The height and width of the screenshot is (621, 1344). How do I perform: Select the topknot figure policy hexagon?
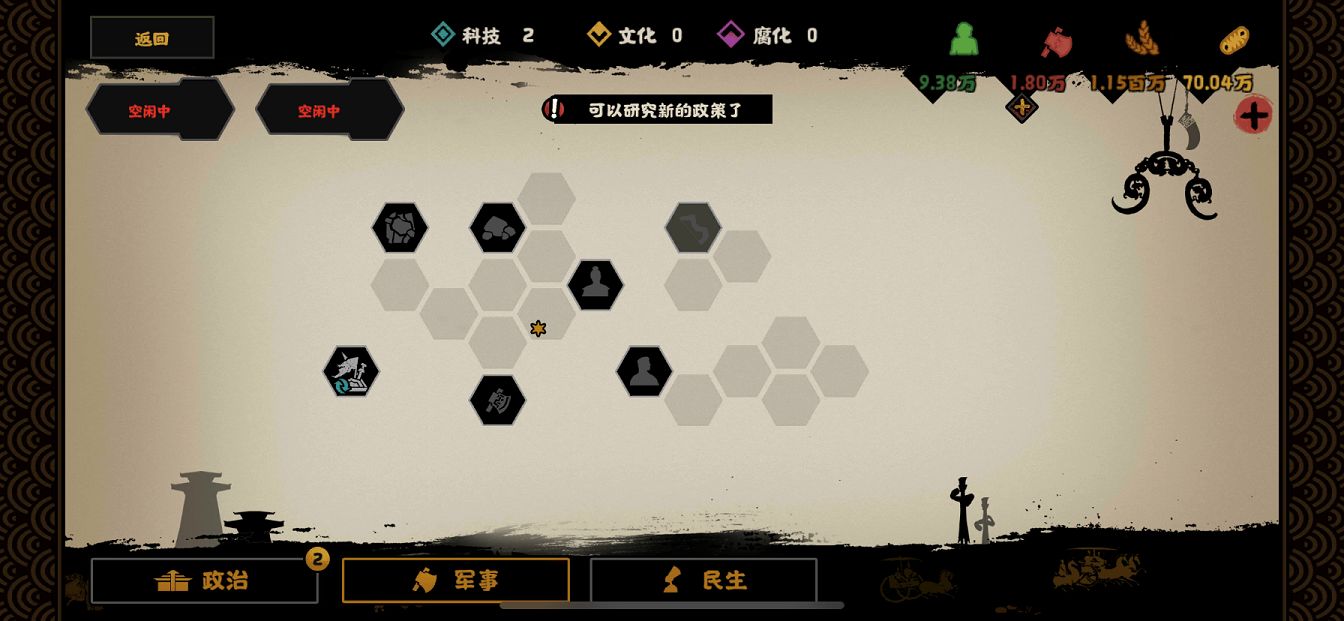(x=596, y=285)
